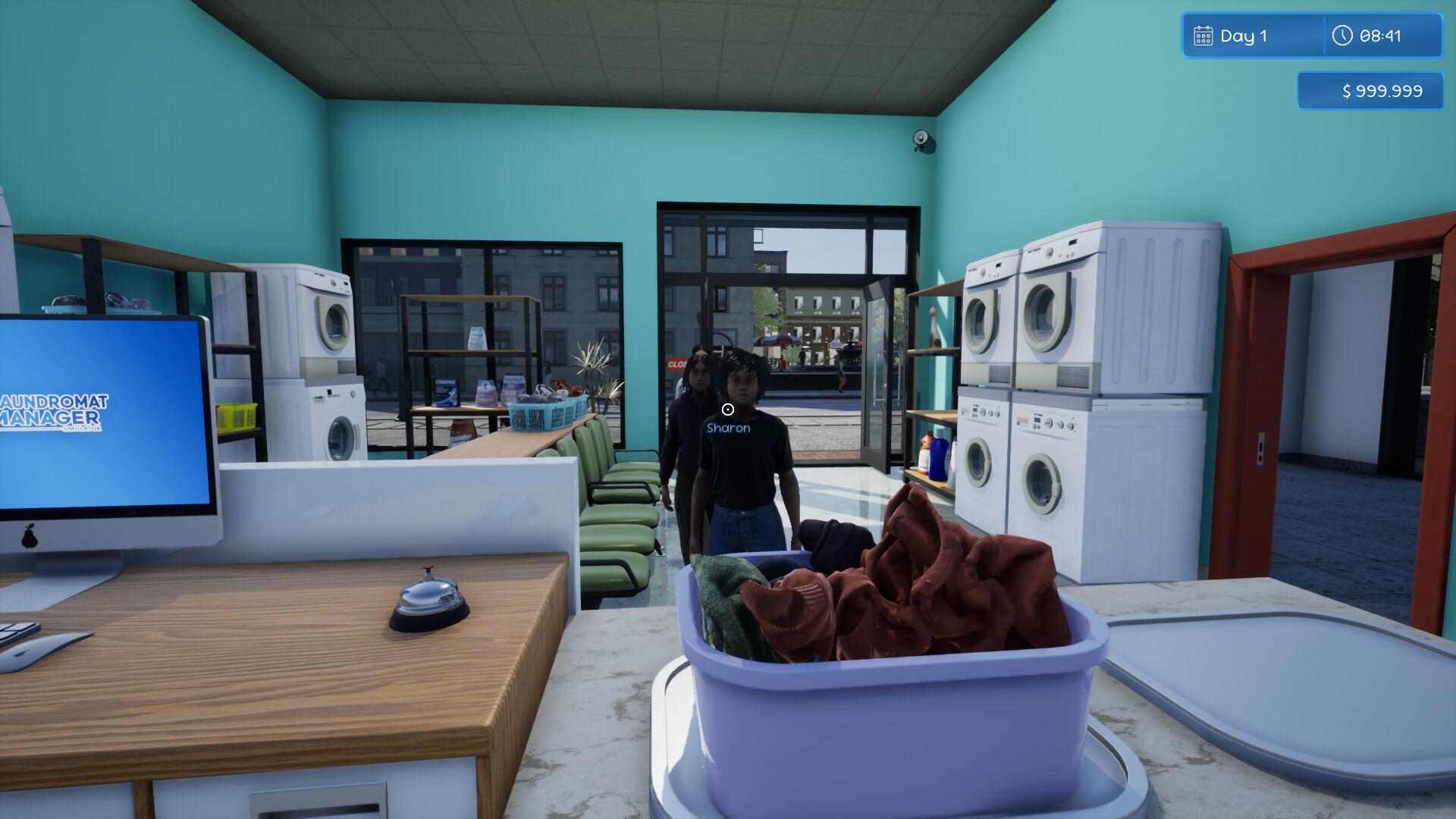Click the calendar icon next to Day 1
Viewport: 1456px width, 819px height.
click(x=1205, y=35)
